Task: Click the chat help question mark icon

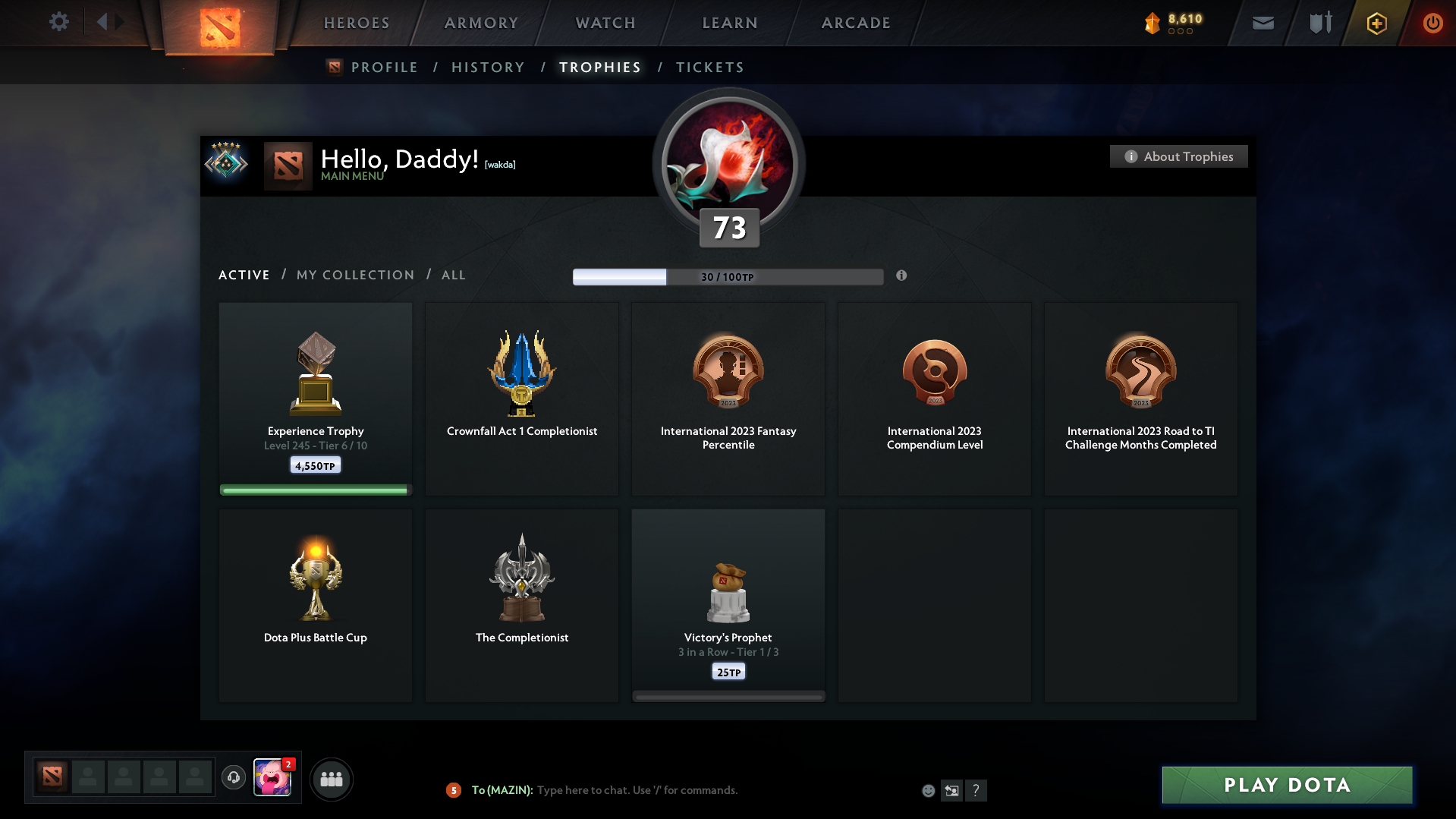Action: [x=977, y=790]
